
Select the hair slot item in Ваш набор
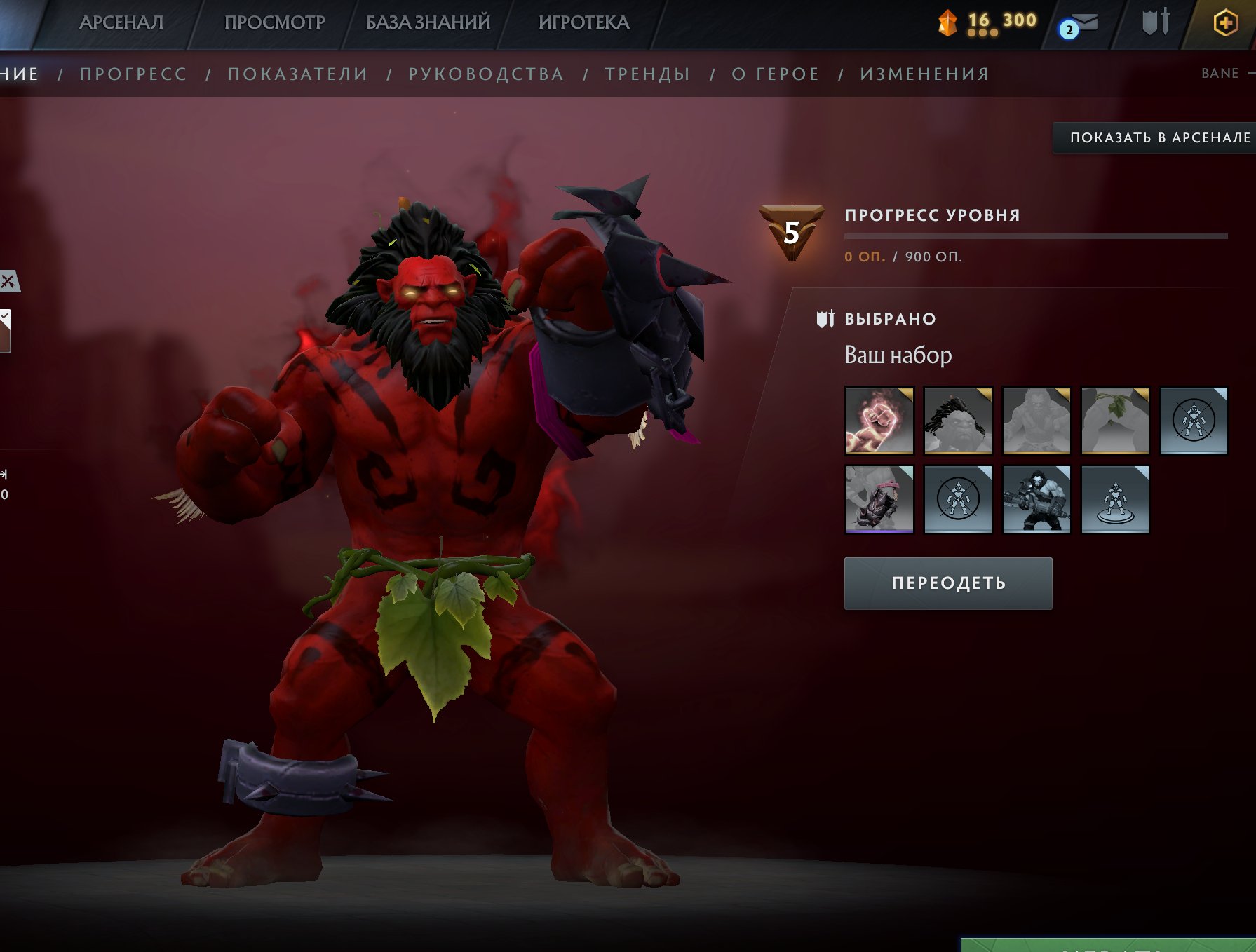(x=958, y=422)
